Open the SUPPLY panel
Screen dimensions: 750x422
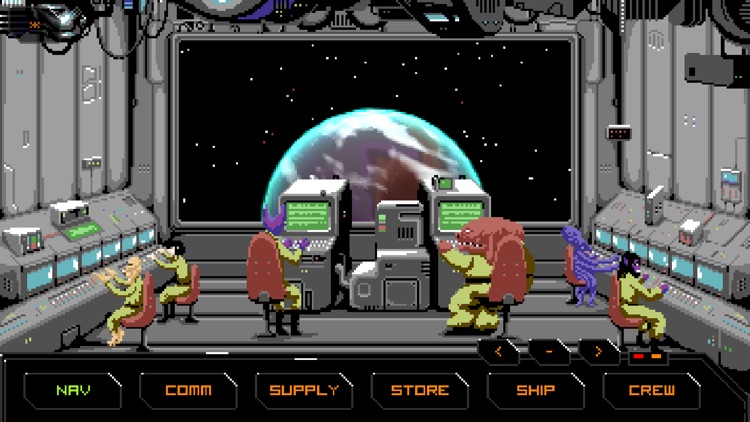[304, 390]
